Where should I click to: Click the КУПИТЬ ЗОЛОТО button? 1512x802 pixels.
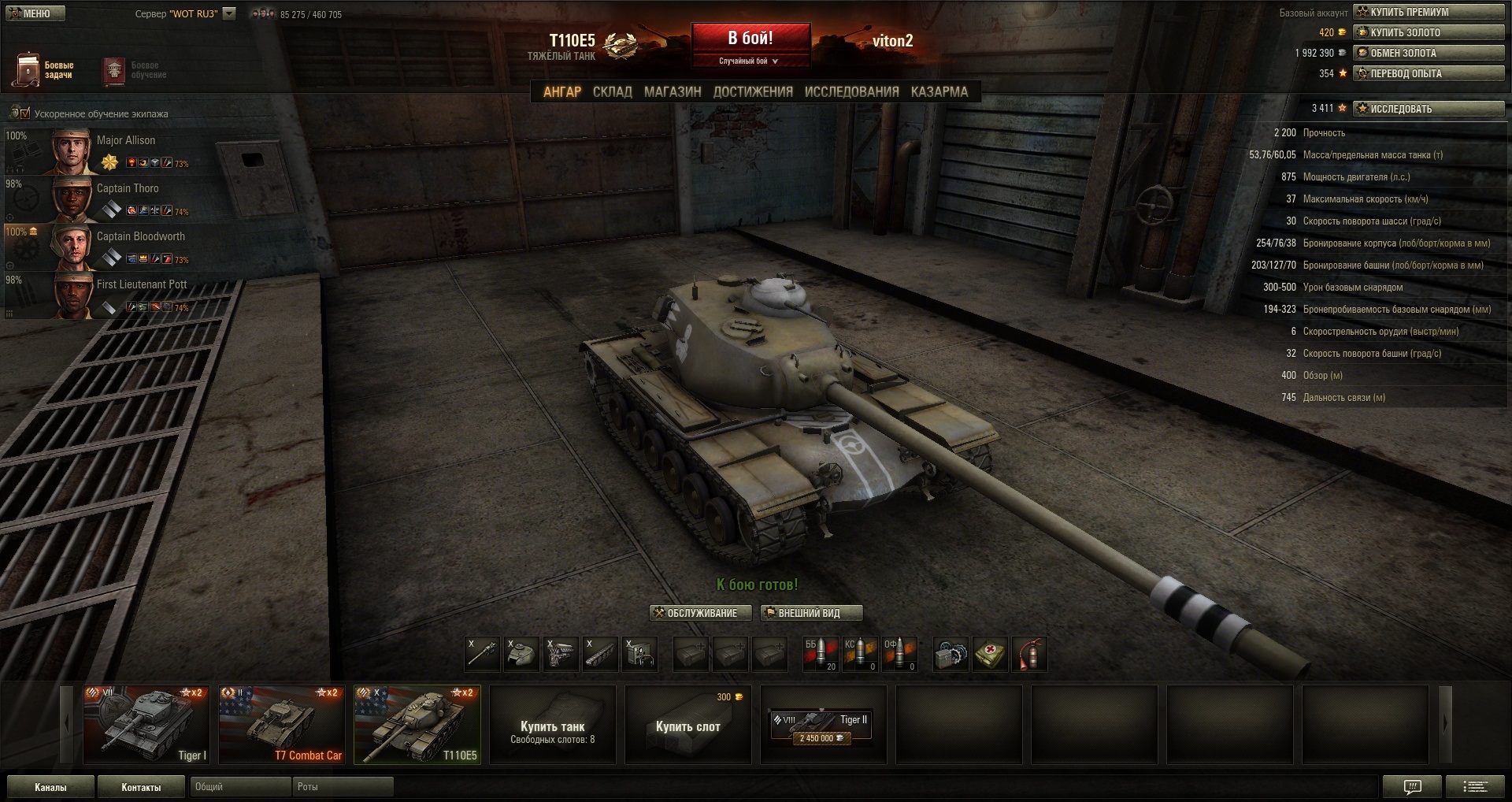pos(1429,32)
